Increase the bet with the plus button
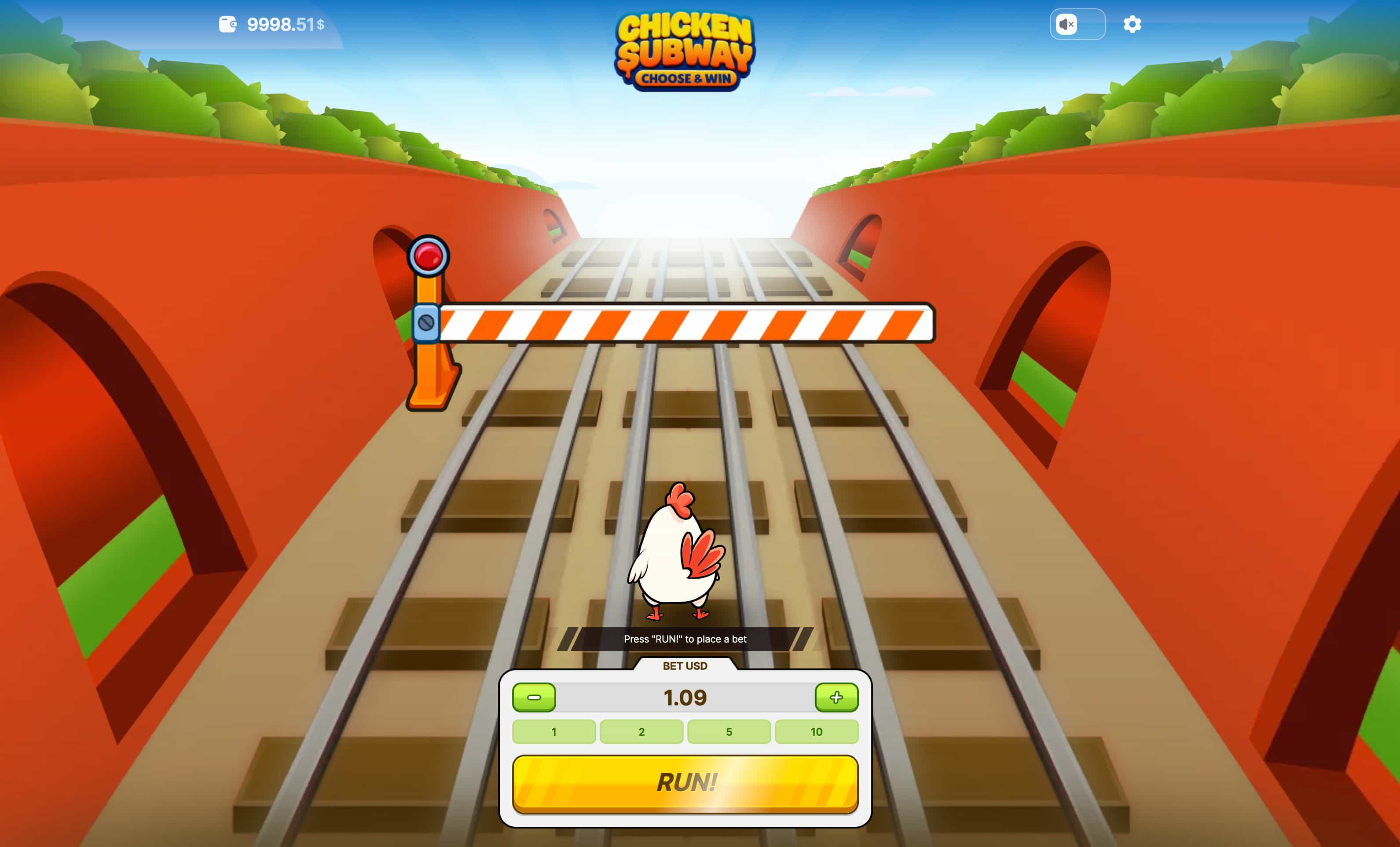Viewport: 1400px width, 847px height. click(836, 698)
